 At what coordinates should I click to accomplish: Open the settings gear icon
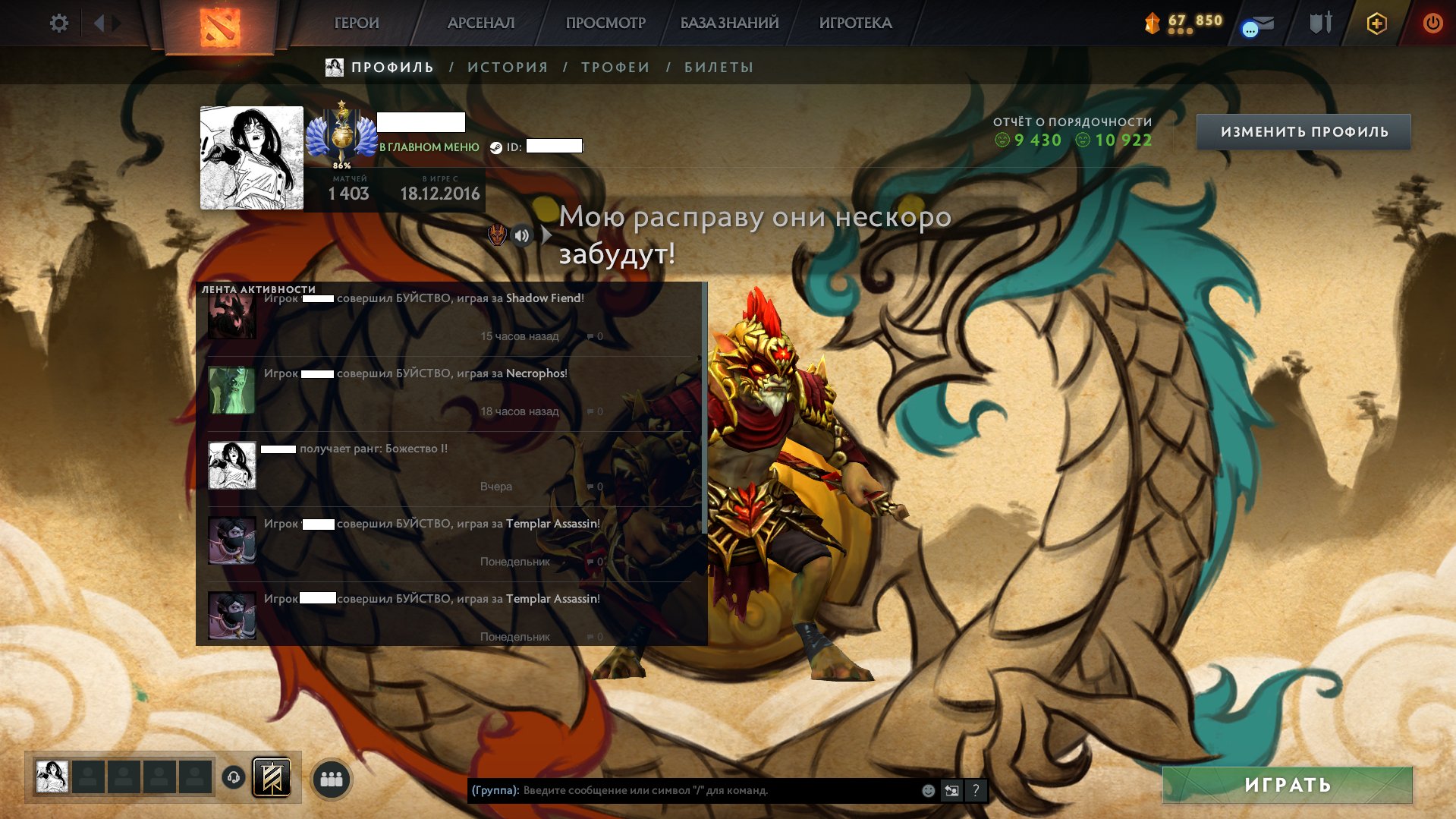58,23
